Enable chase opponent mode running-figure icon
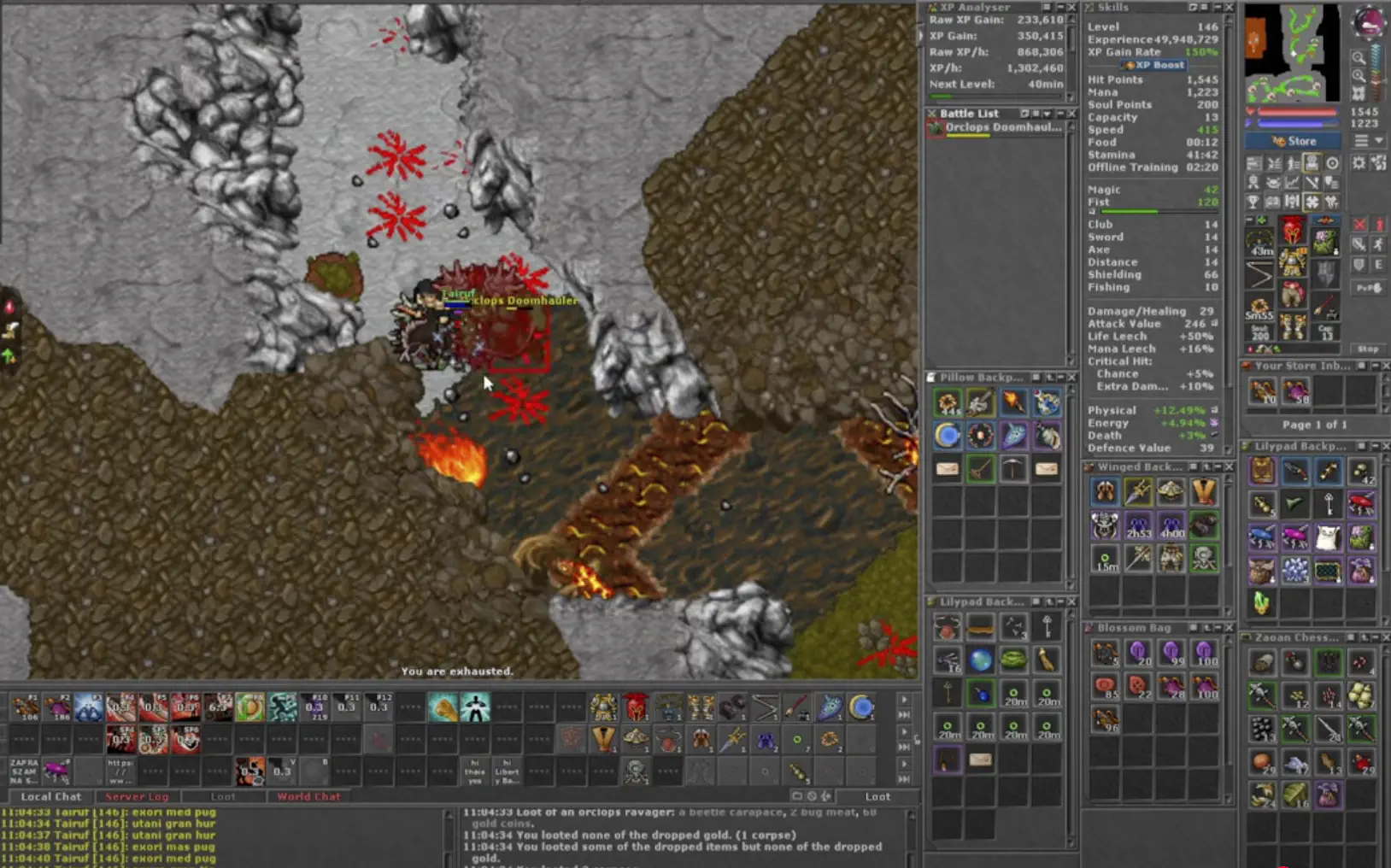 click(x=1378, y=245)
